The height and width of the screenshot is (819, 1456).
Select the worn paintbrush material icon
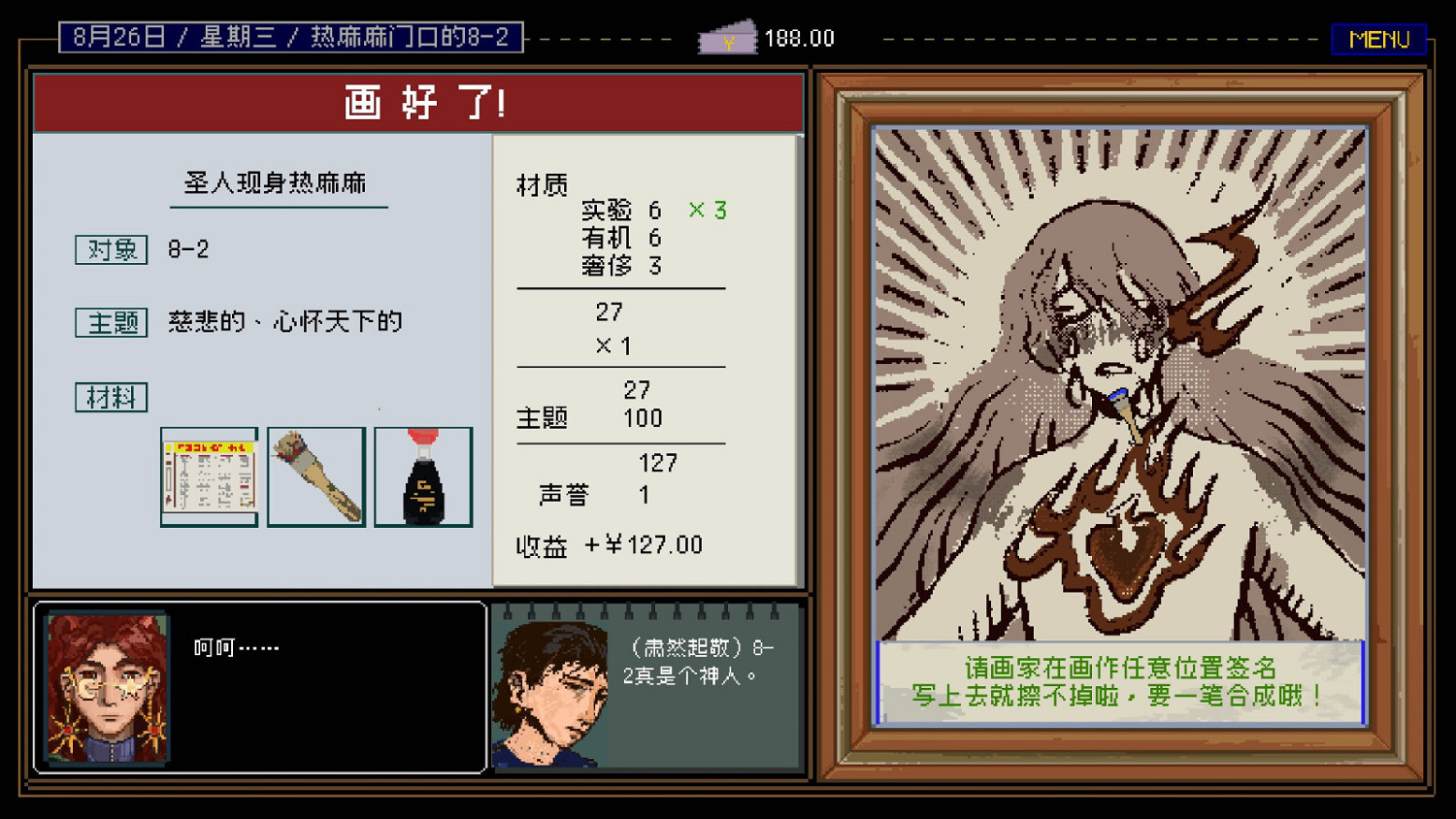coord(316,476)
